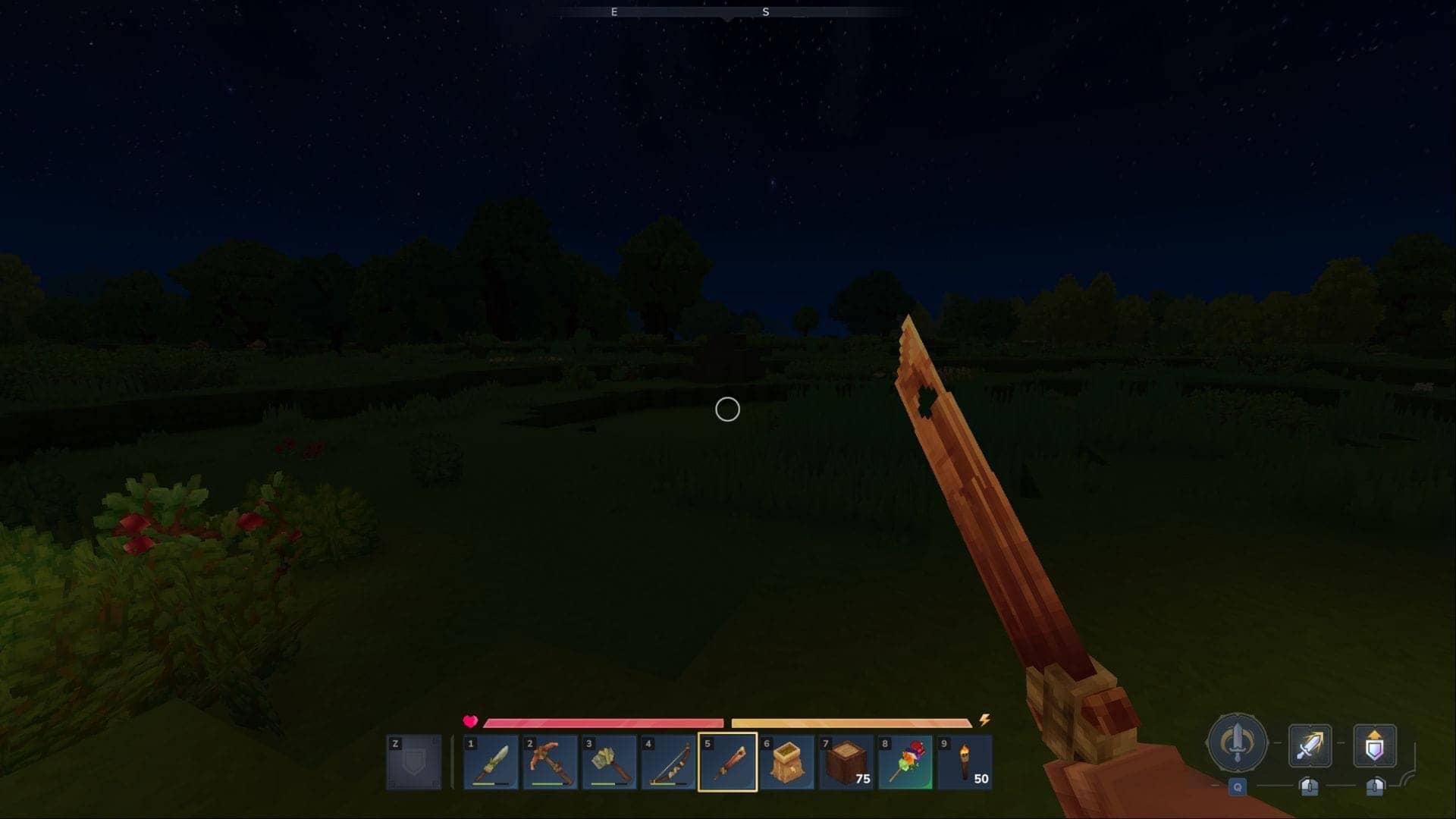Image resolution: width=1456 pixels, height=819 pixels.
Task: Click the S marker on the compass
Action: tap(766, 12)
